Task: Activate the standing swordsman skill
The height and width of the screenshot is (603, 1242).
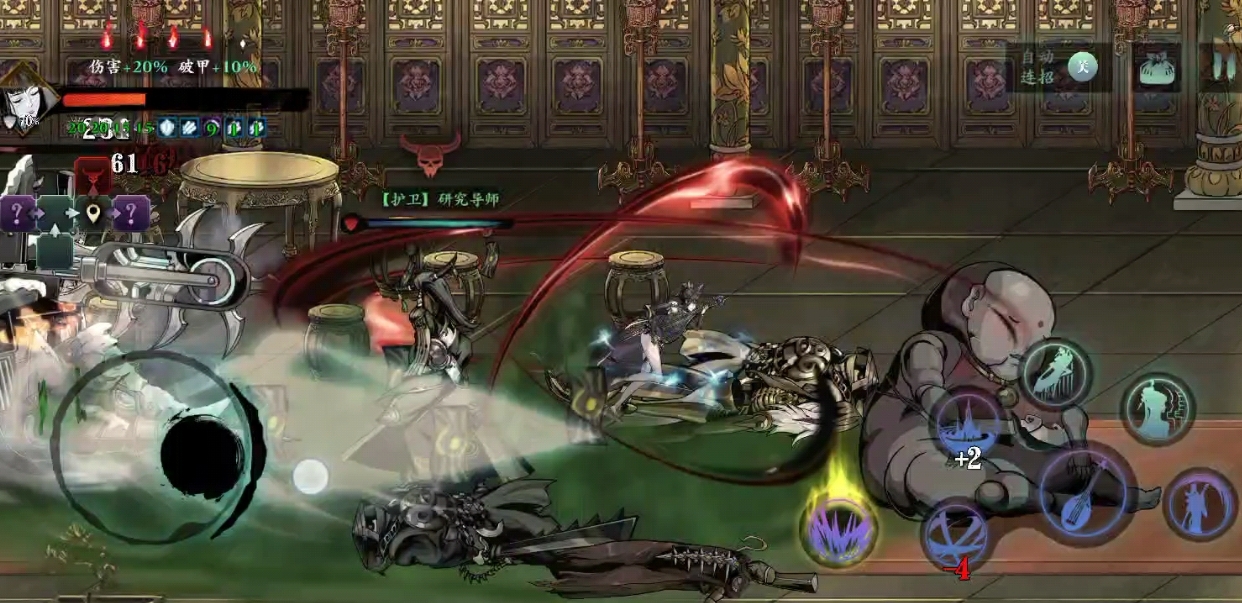Action: [1199, 505]
